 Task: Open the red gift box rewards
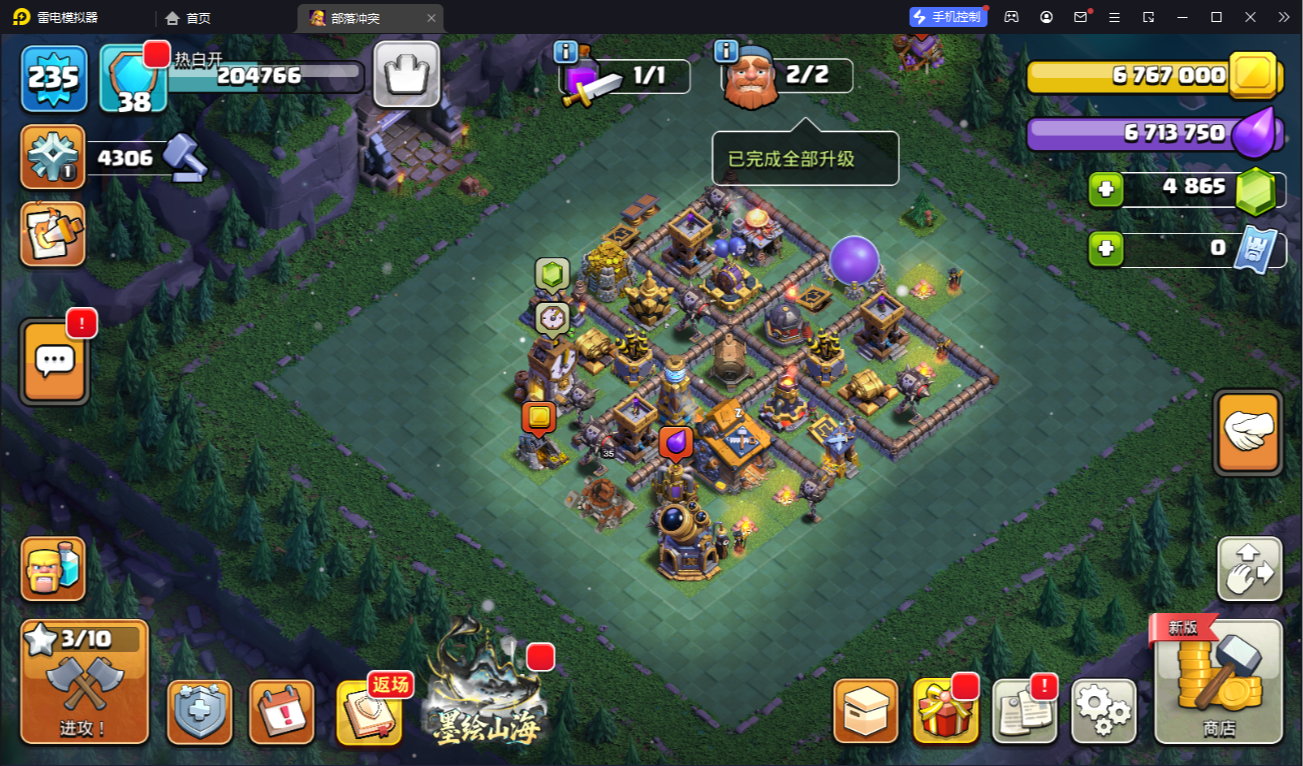point(945,711)
